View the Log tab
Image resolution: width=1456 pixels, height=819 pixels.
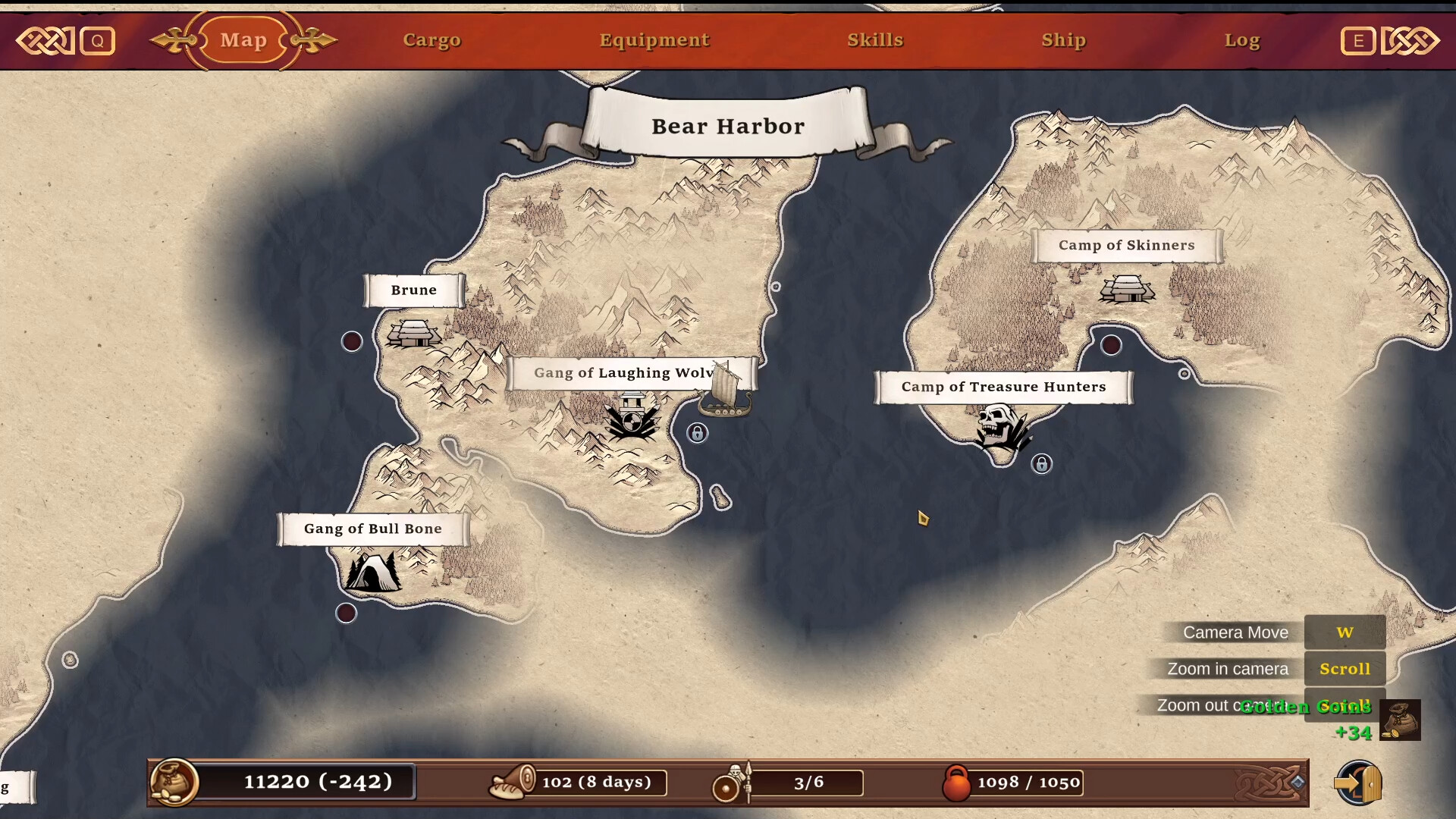[1241, 40]
